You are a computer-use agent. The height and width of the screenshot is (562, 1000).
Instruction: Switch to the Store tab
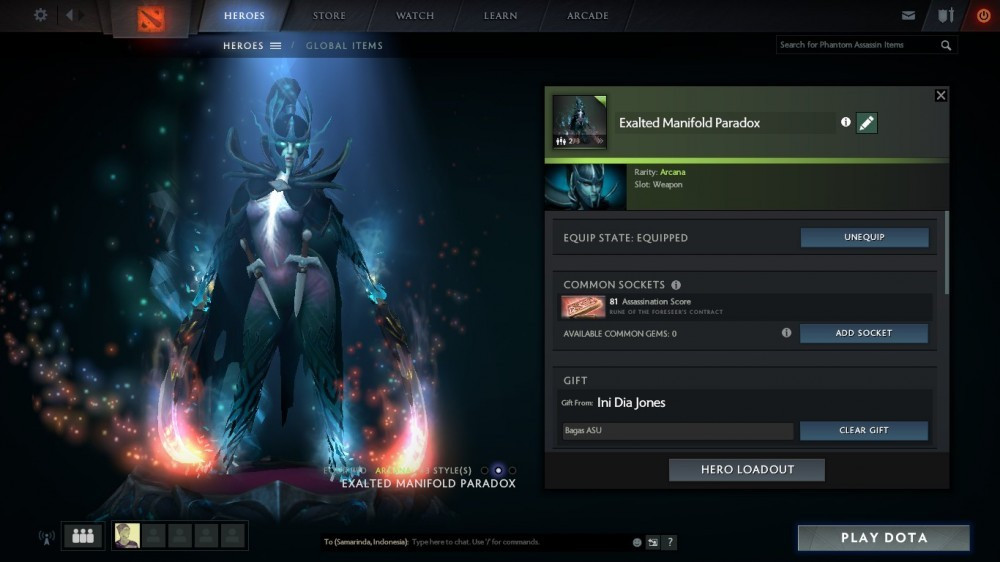tap(329, 16)
